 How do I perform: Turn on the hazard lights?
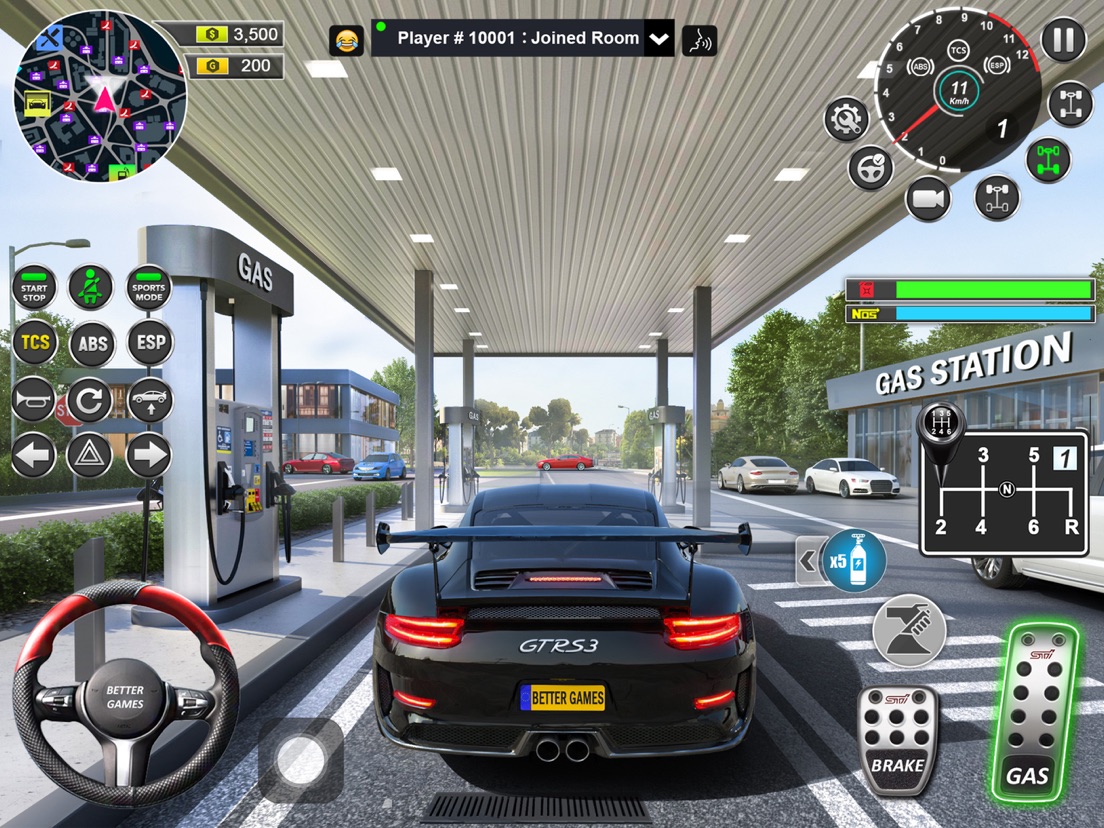tap(90, 456)
